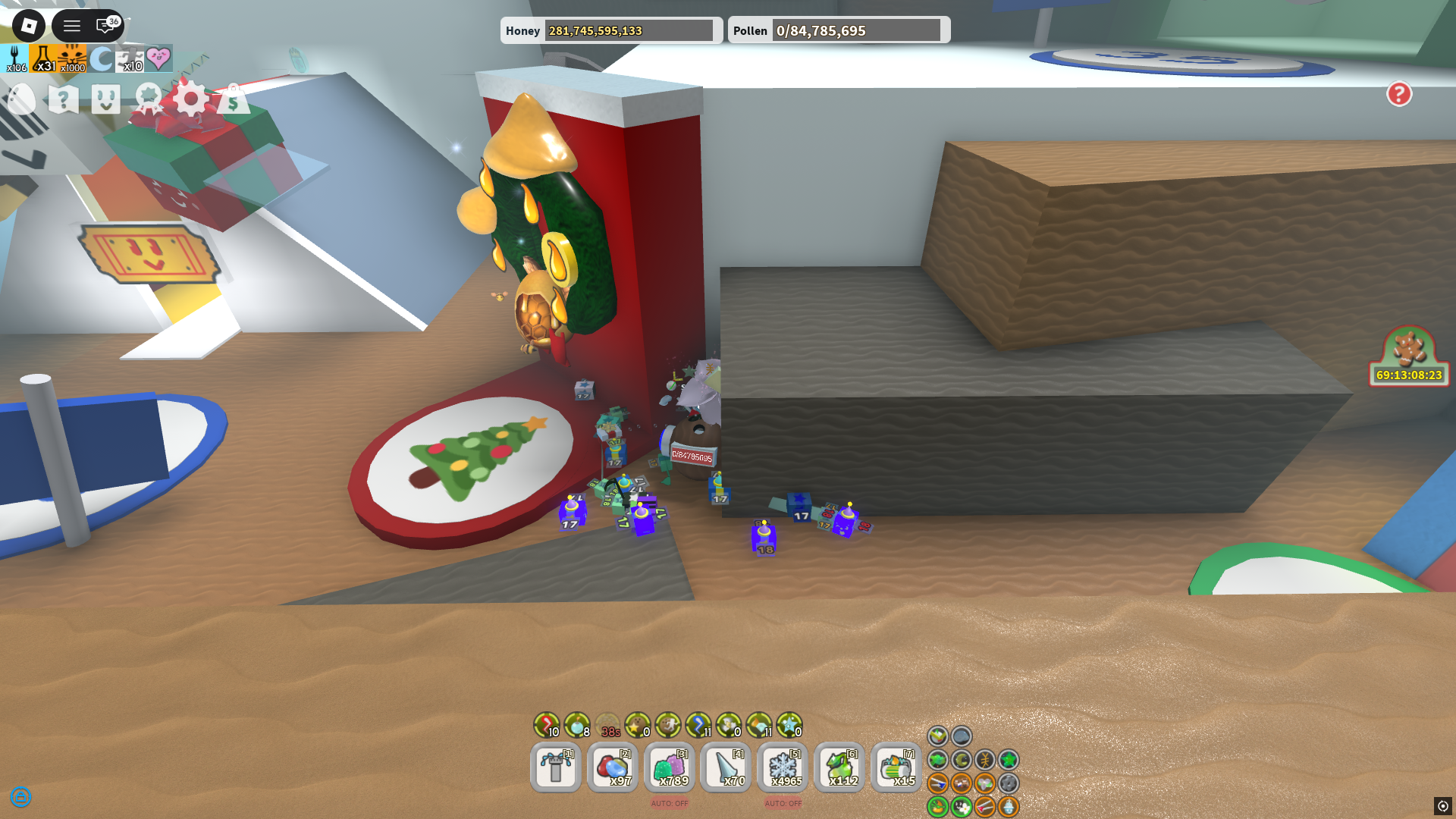1456x819 pixels.
Task: Open the question mark help icon
Action: click(x=62, y=99)
